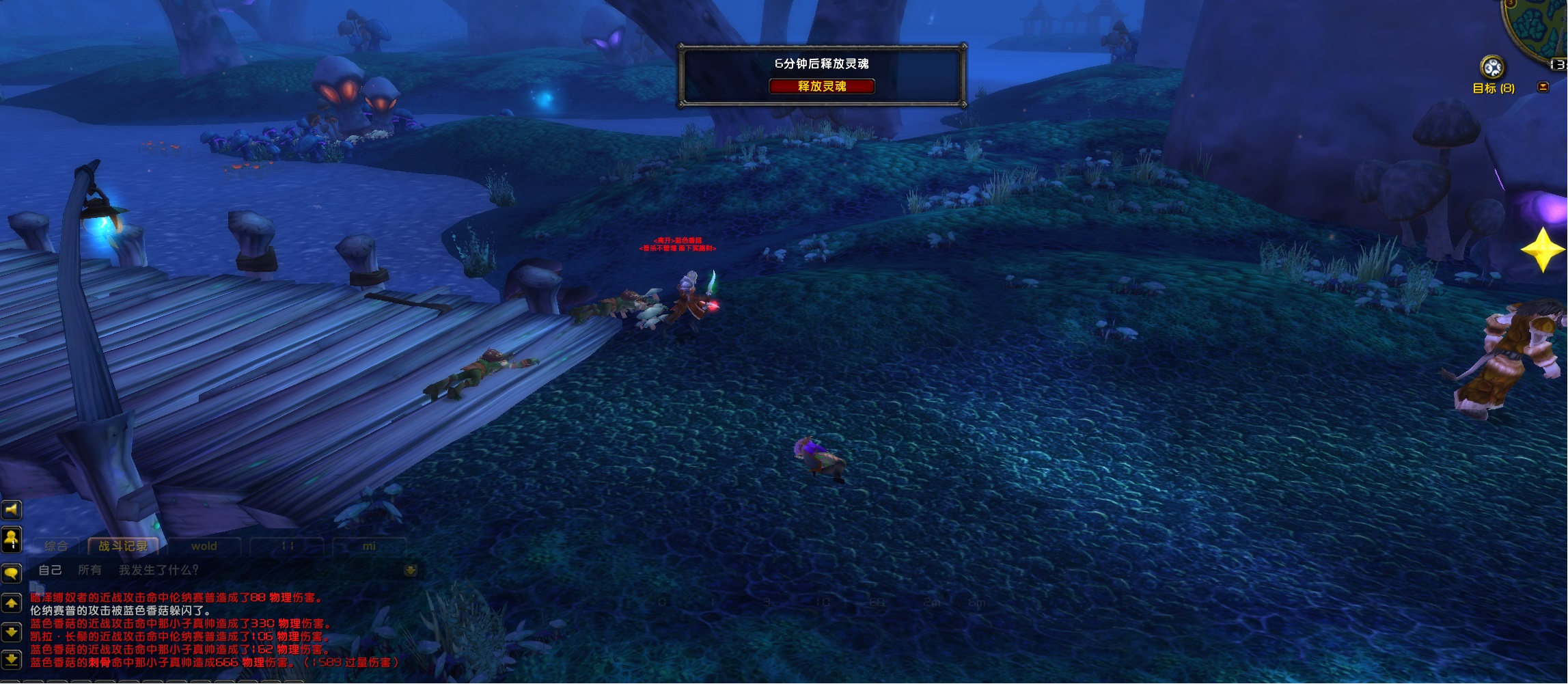Screen dimensions: 1568x684
Task: Collapse the 目标 objectives tracker
Action: [x=1543, y=87]
